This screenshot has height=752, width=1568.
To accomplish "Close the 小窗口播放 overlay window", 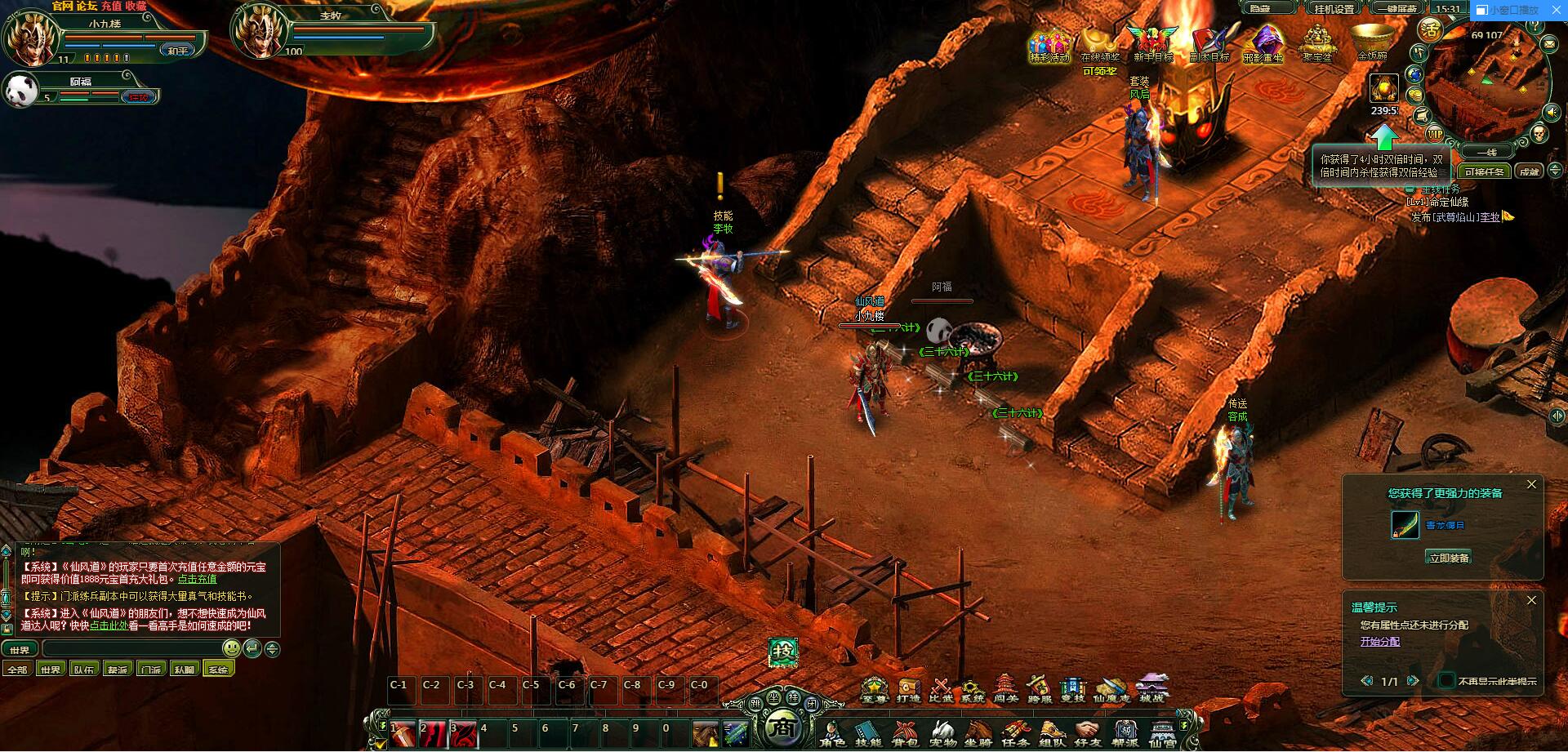I will point(1555,10).
